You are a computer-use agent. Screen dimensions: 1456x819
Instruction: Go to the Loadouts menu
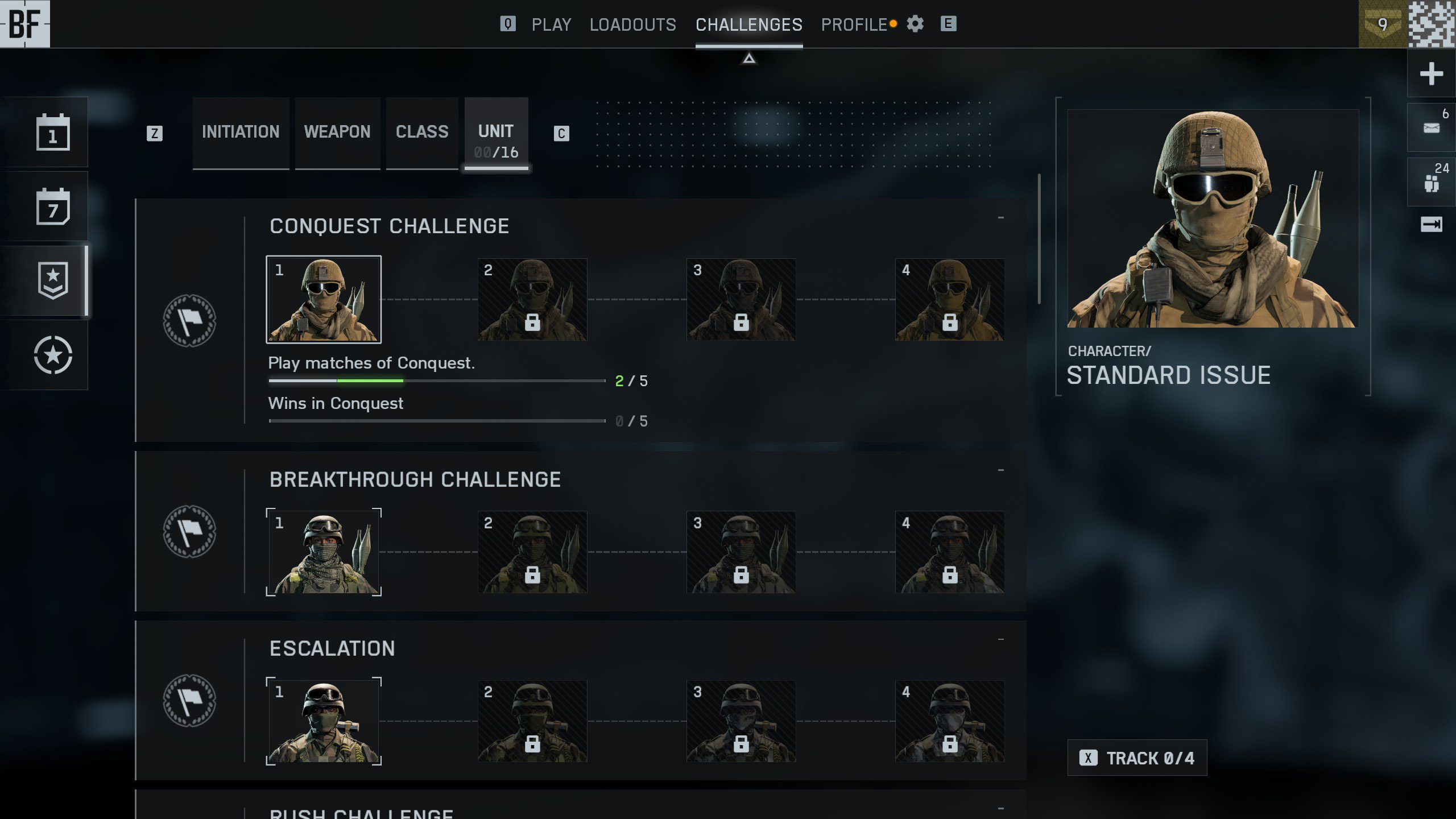pyautogui.click(x=632, y=24)
